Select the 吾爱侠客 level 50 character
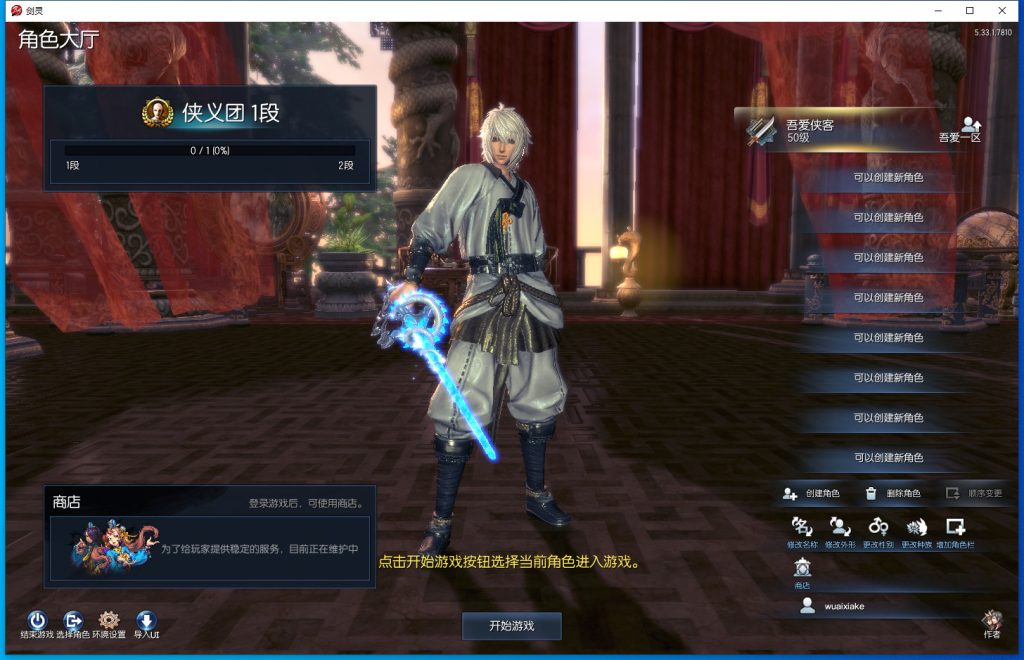 (x=840, y=131)
